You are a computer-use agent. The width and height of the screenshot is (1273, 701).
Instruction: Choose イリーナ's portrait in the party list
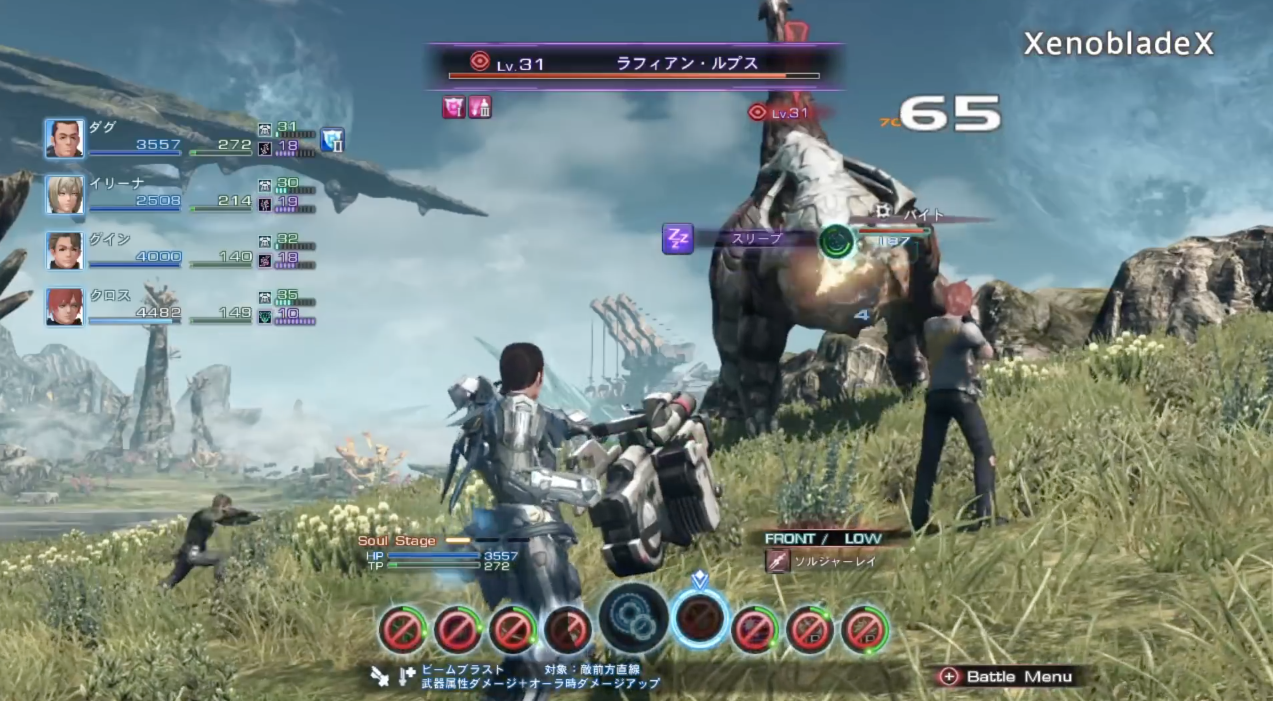pyautogui.click(x=65, y=195)
